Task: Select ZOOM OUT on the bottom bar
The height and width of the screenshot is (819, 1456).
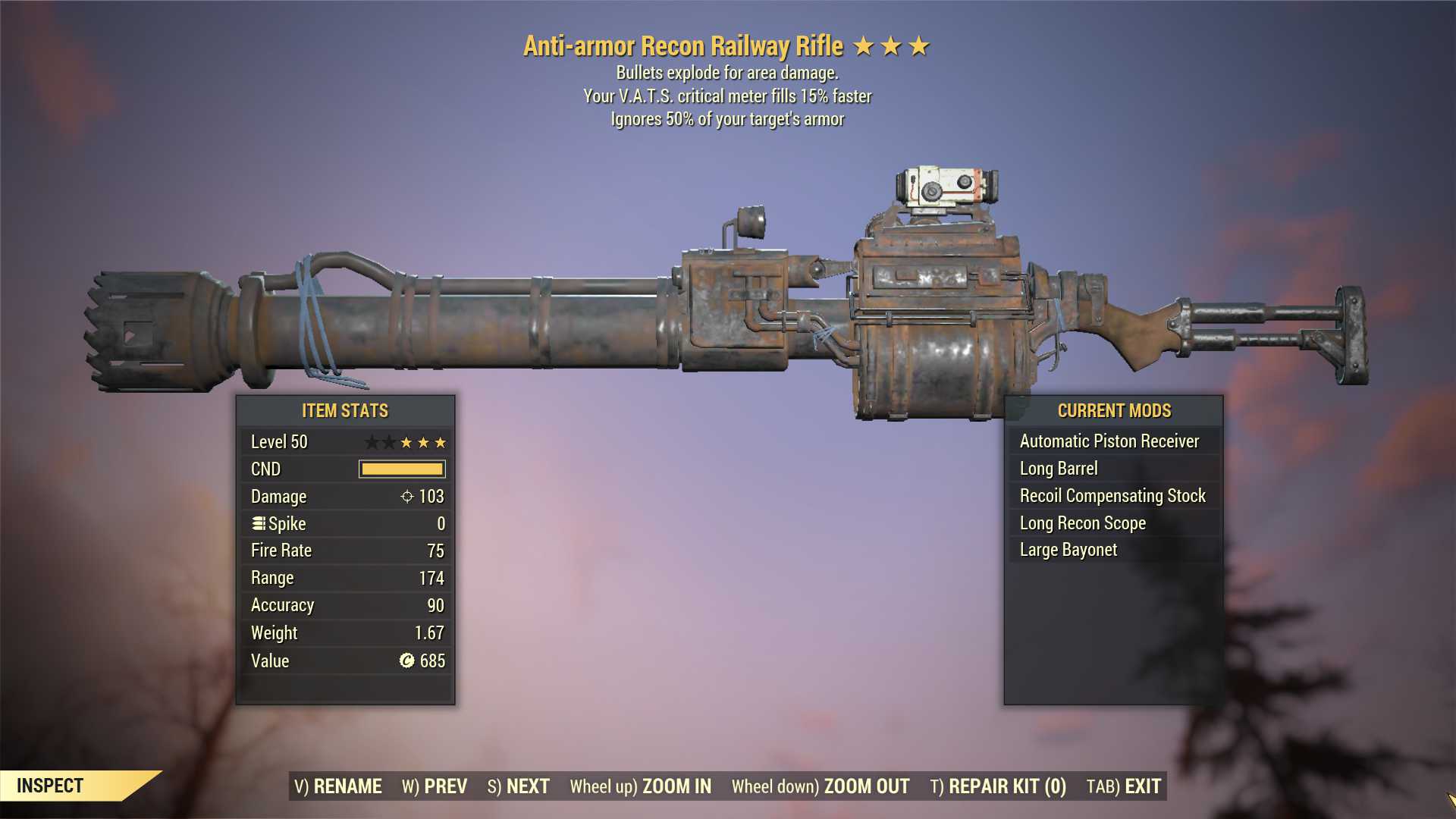Action: coord(821,786)
